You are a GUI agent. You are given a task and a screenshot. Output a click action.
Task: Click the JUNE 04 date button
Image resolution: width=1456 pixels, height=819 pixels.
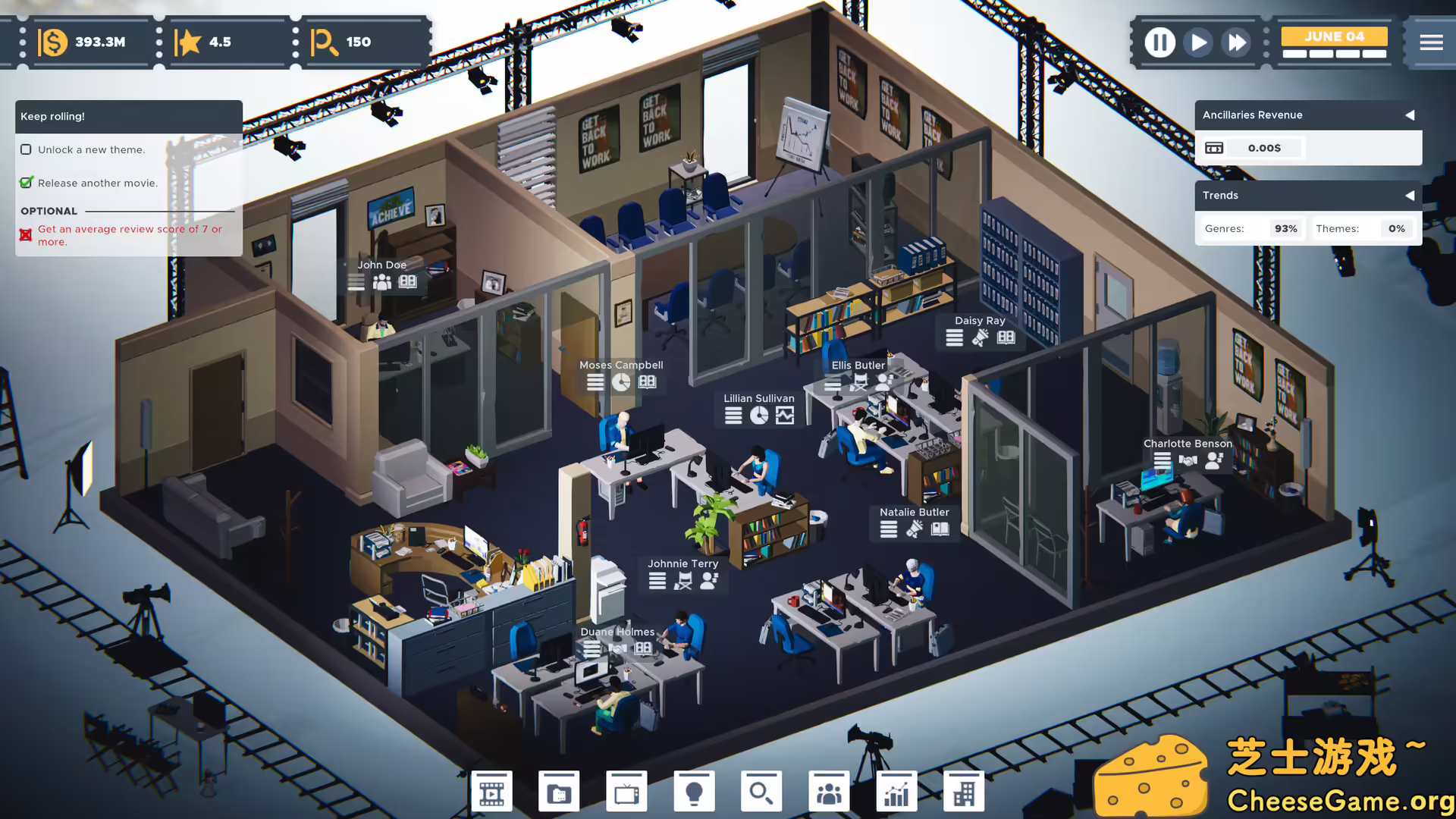tap(1333, 36)
